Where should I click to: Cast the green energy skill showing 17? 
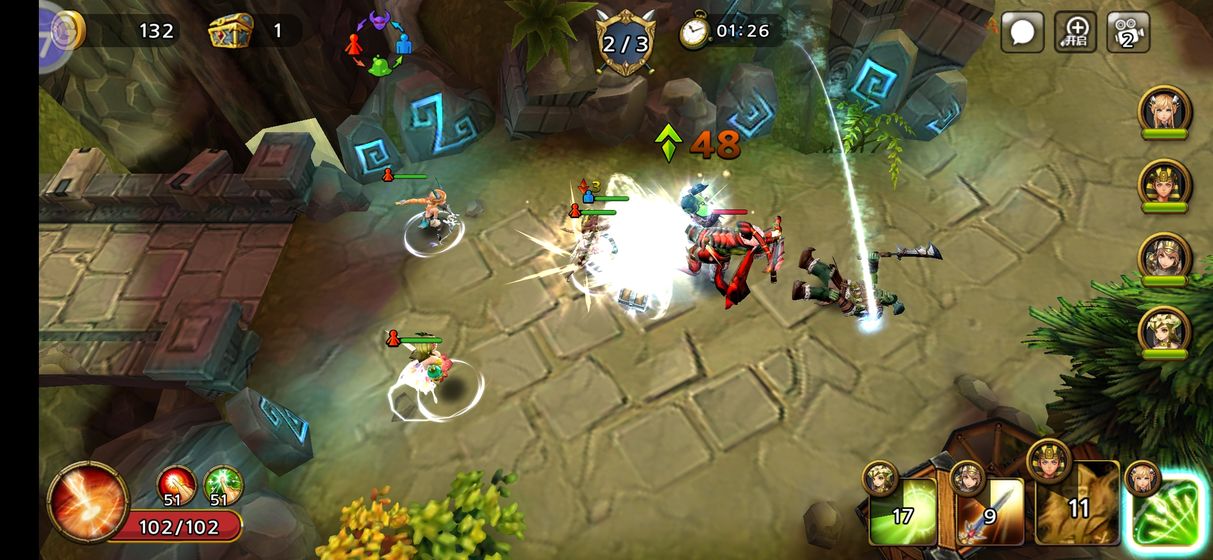(x=903, y=511)
